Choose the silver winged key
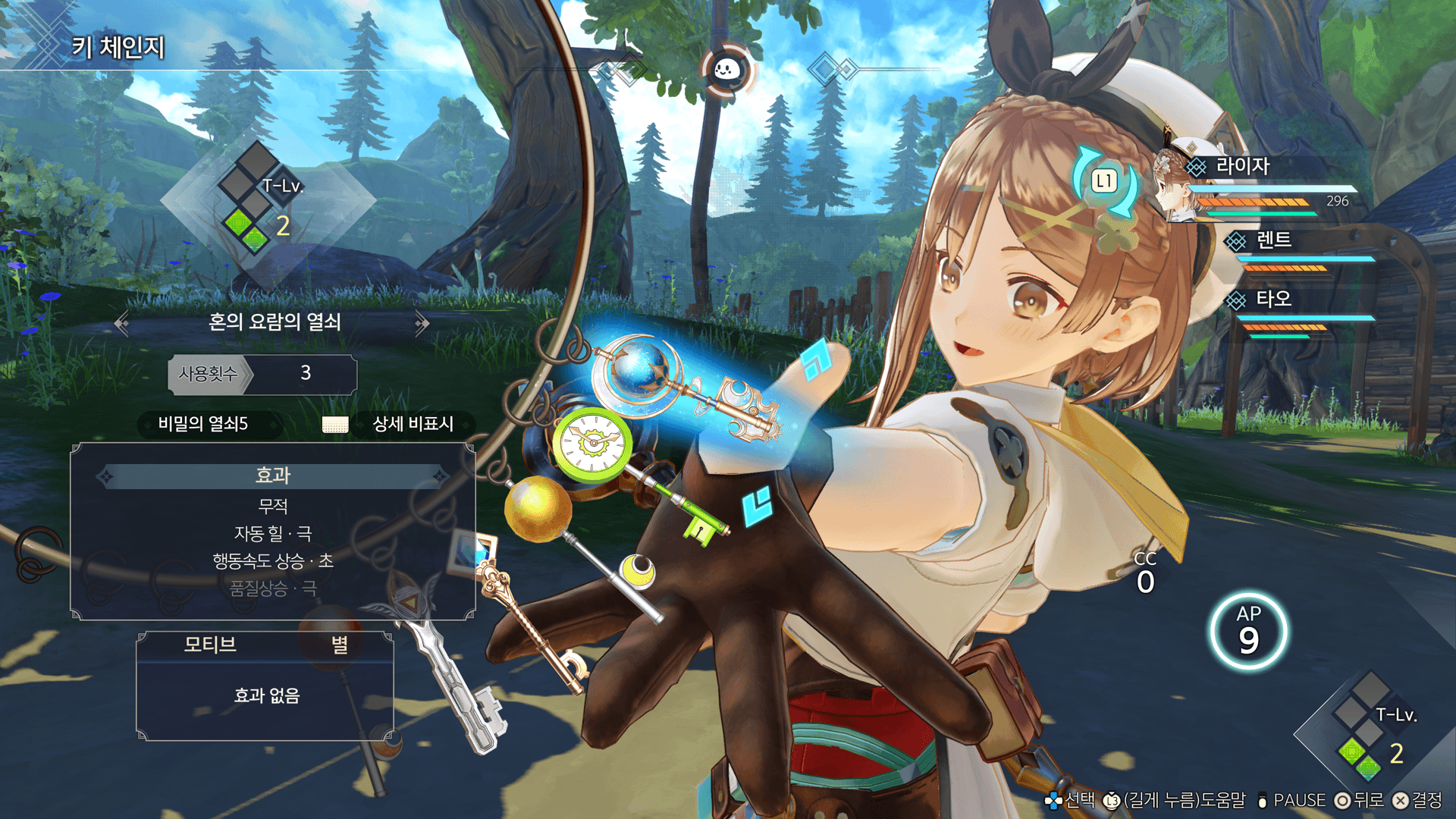The width and height of the screenshot is (1456, 819). coord(425,622)
